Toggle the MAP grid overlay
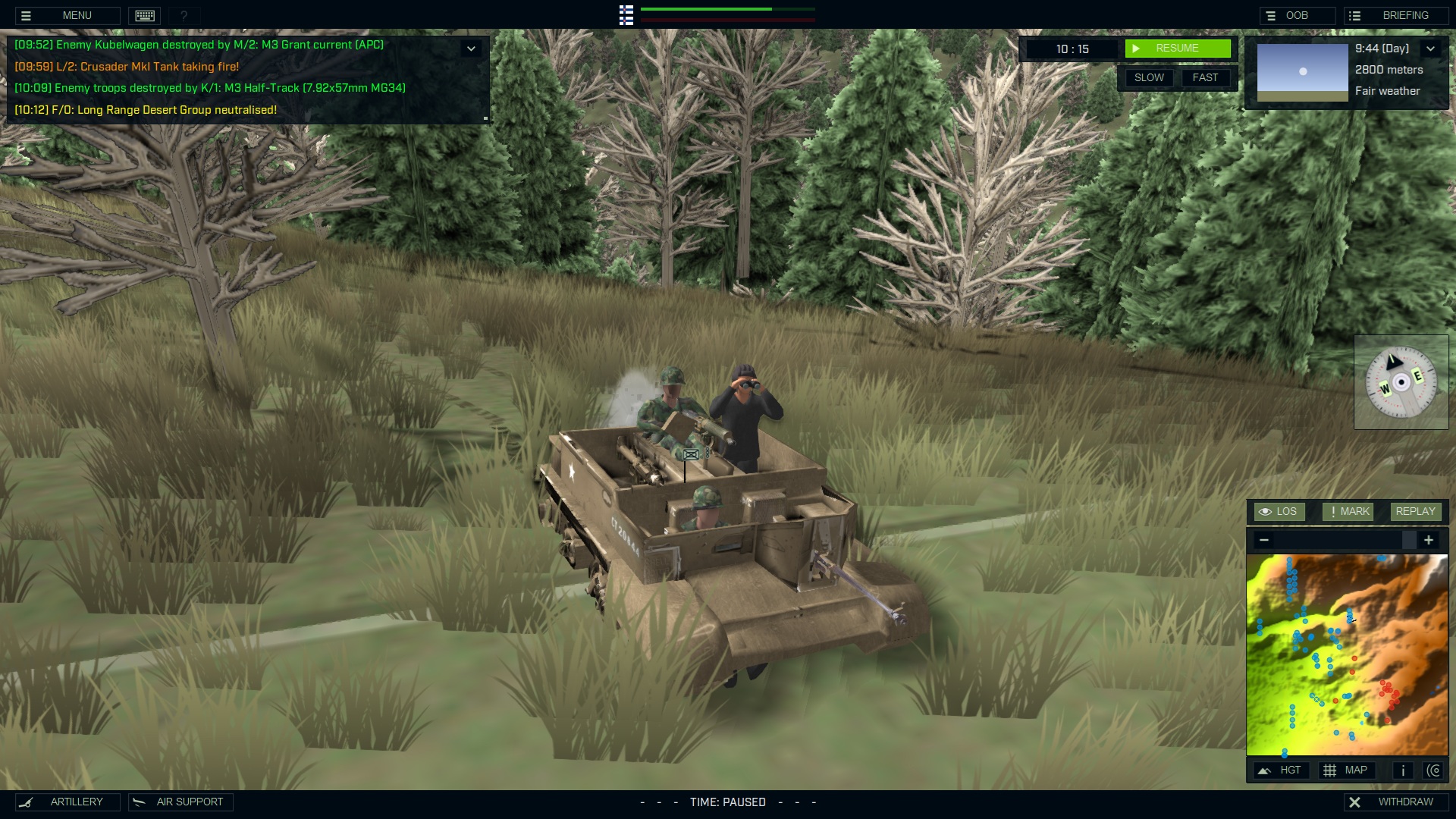This screenshot has width=1456, height=819. coord(1348,770)
